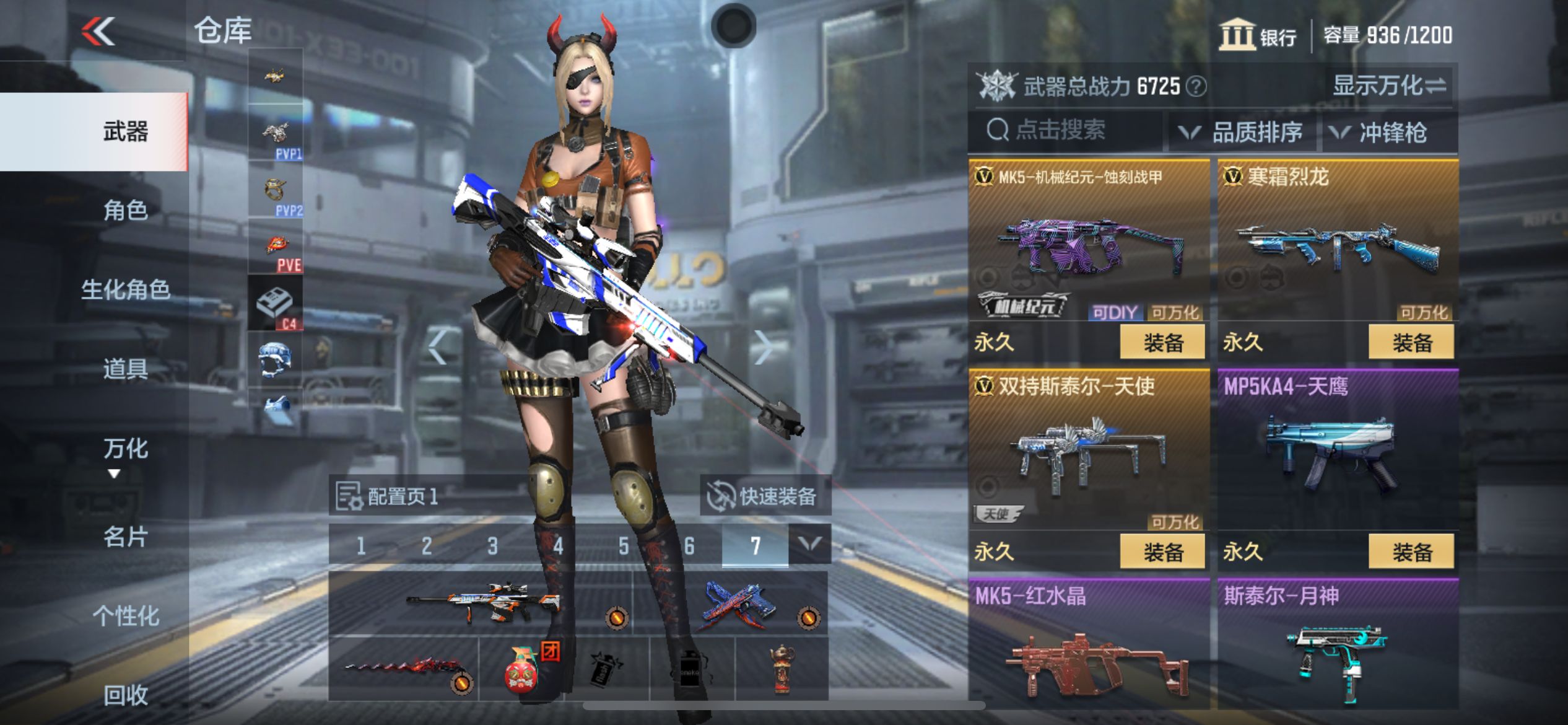Select the 斯泰尔-月神 weapon card
Viewport: 1568px width, 725px height.
[x=1338, y=644]
